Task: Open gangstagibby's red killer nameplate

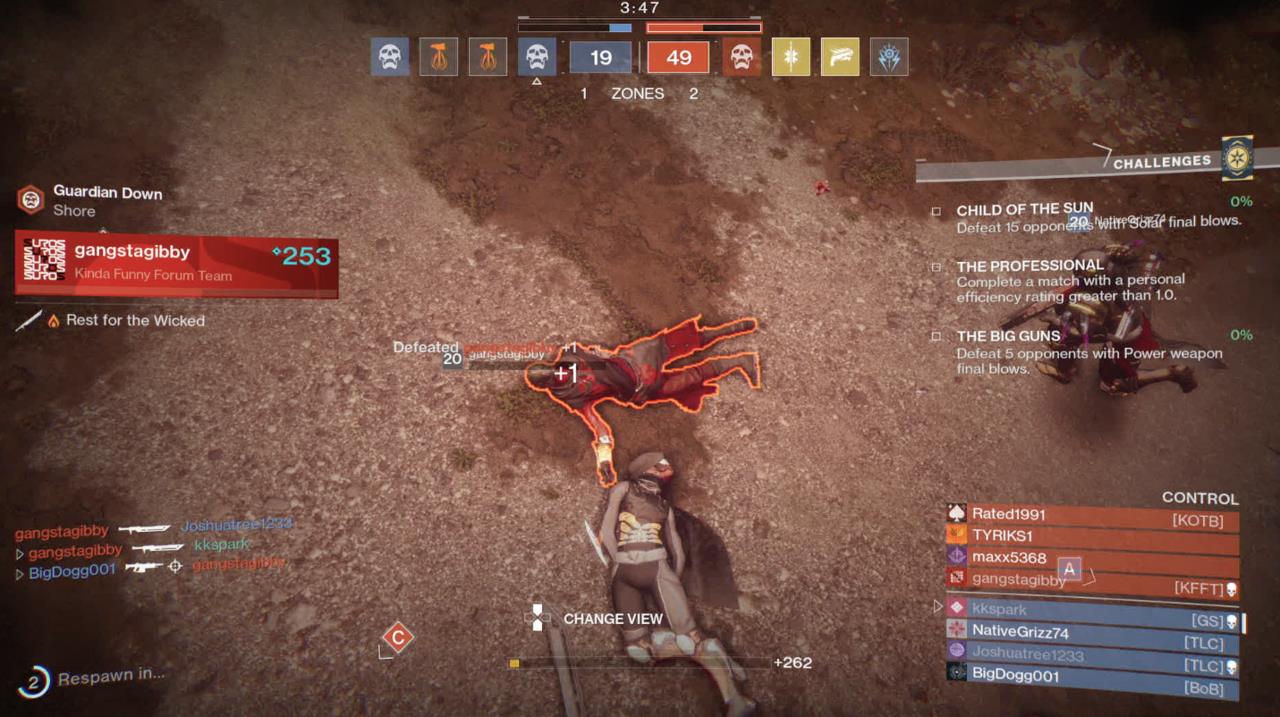Action: tap(176, 264)
